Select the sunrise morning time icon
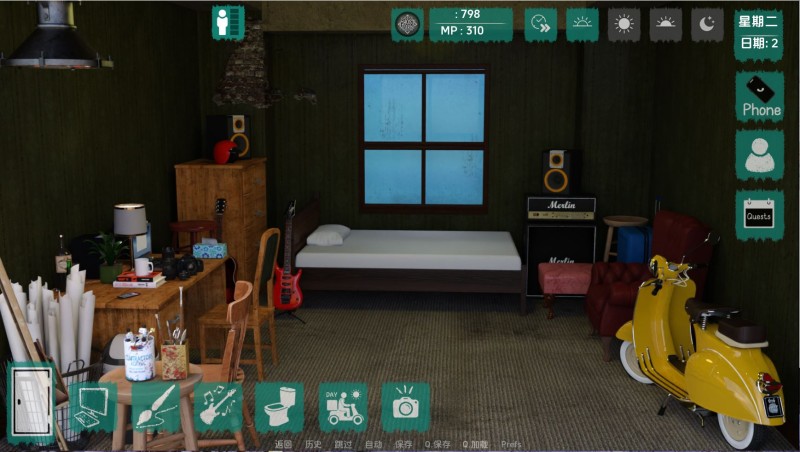This screenshot has height=452, width=800. pyautogui.click(x=582, y=24)
